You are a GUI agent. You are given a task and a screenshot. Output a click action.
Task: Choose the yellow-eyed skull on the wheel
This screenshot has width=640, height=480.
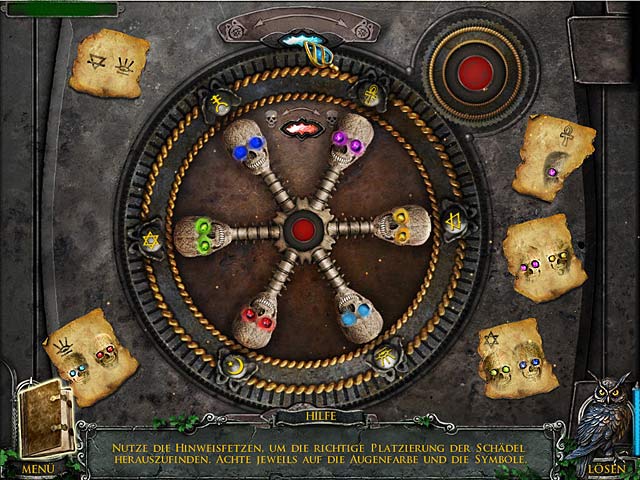pos(404,226)
